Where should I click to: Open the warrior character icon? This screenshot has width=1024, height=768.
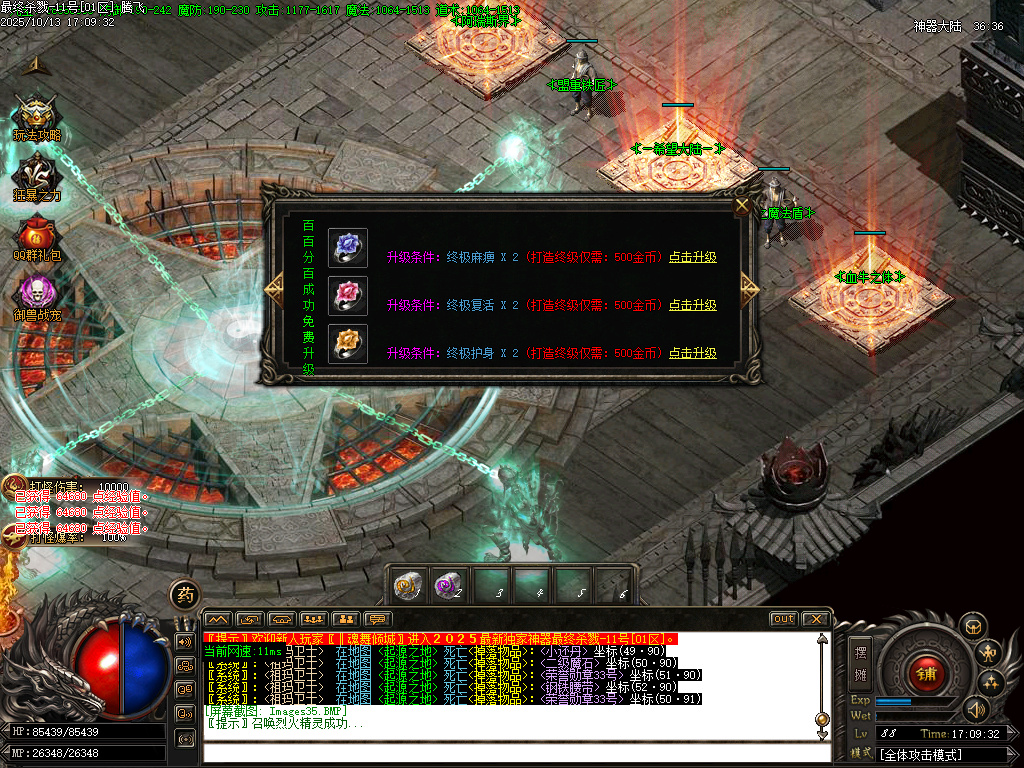pos(990,654)
